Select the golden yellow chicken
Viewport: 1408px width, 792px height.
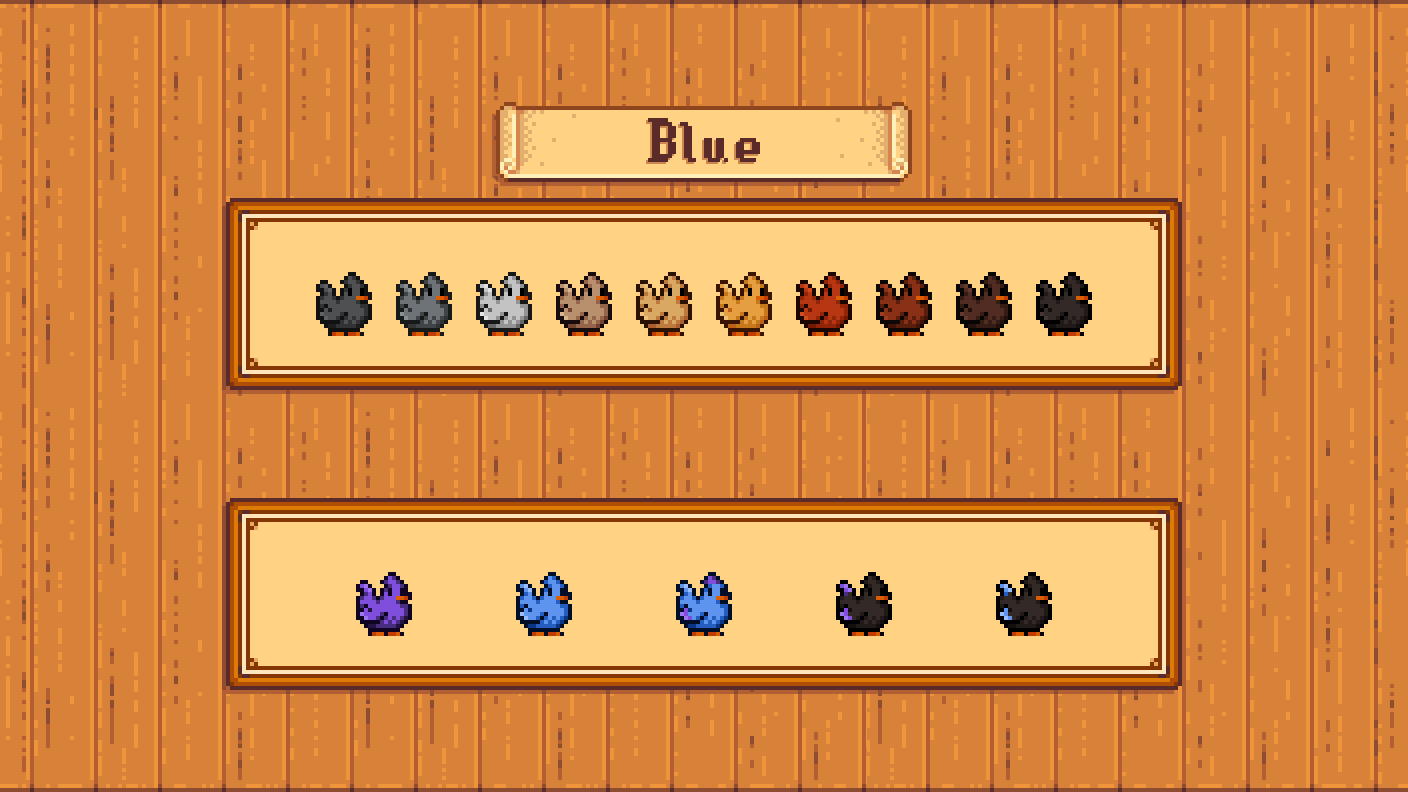point(745,305)
